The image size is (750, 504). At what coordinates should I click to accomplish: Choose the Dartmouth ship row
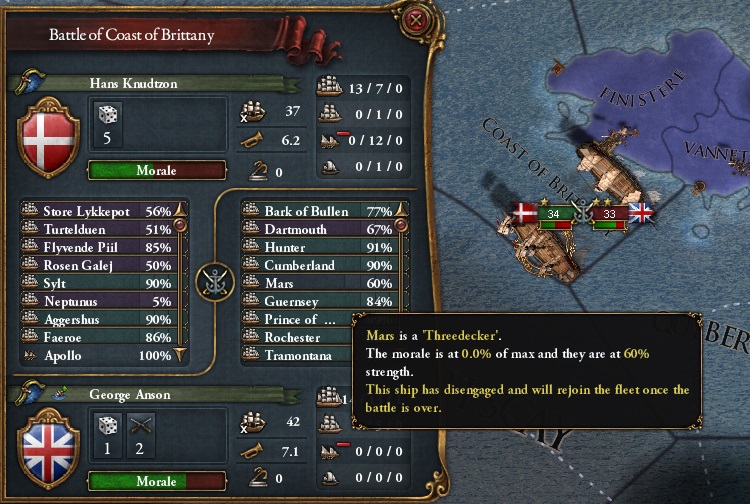(320, 230)
